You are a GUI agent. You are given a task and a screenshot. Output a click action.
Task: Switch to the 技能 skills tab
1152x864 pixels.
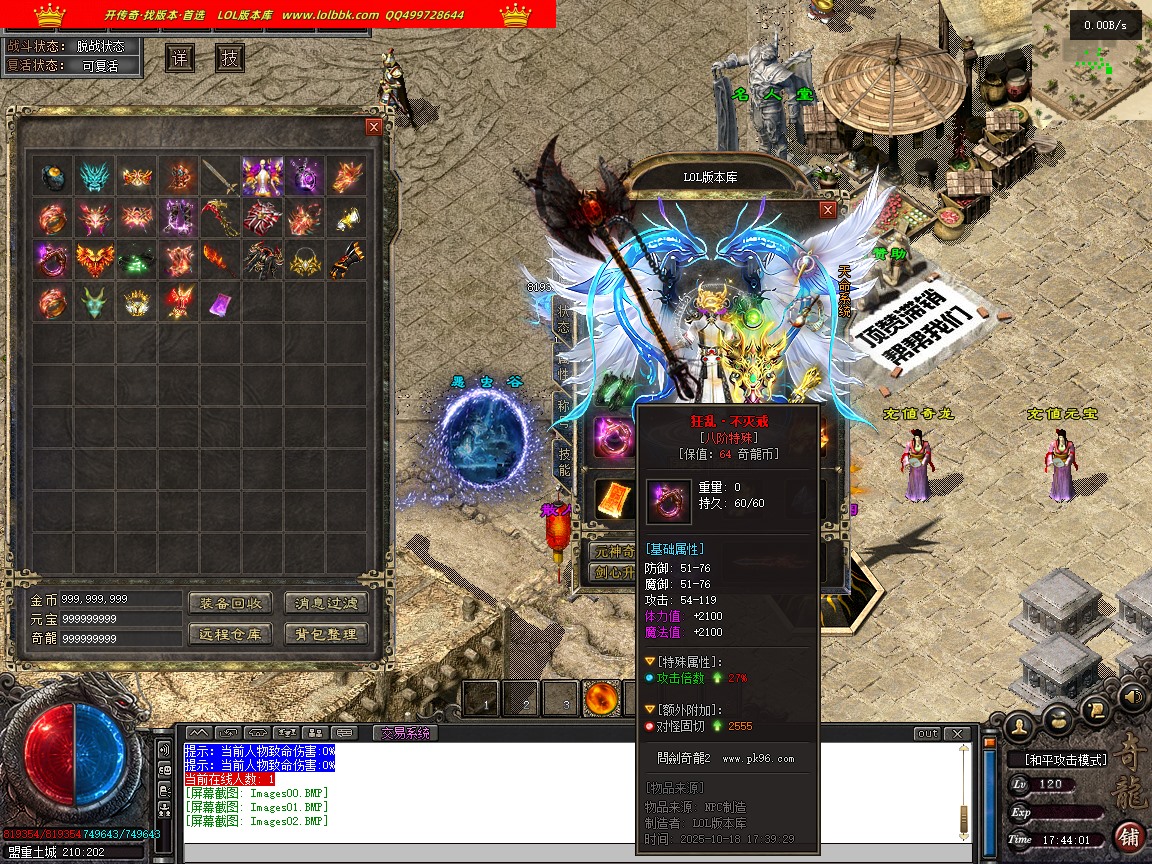565,463
